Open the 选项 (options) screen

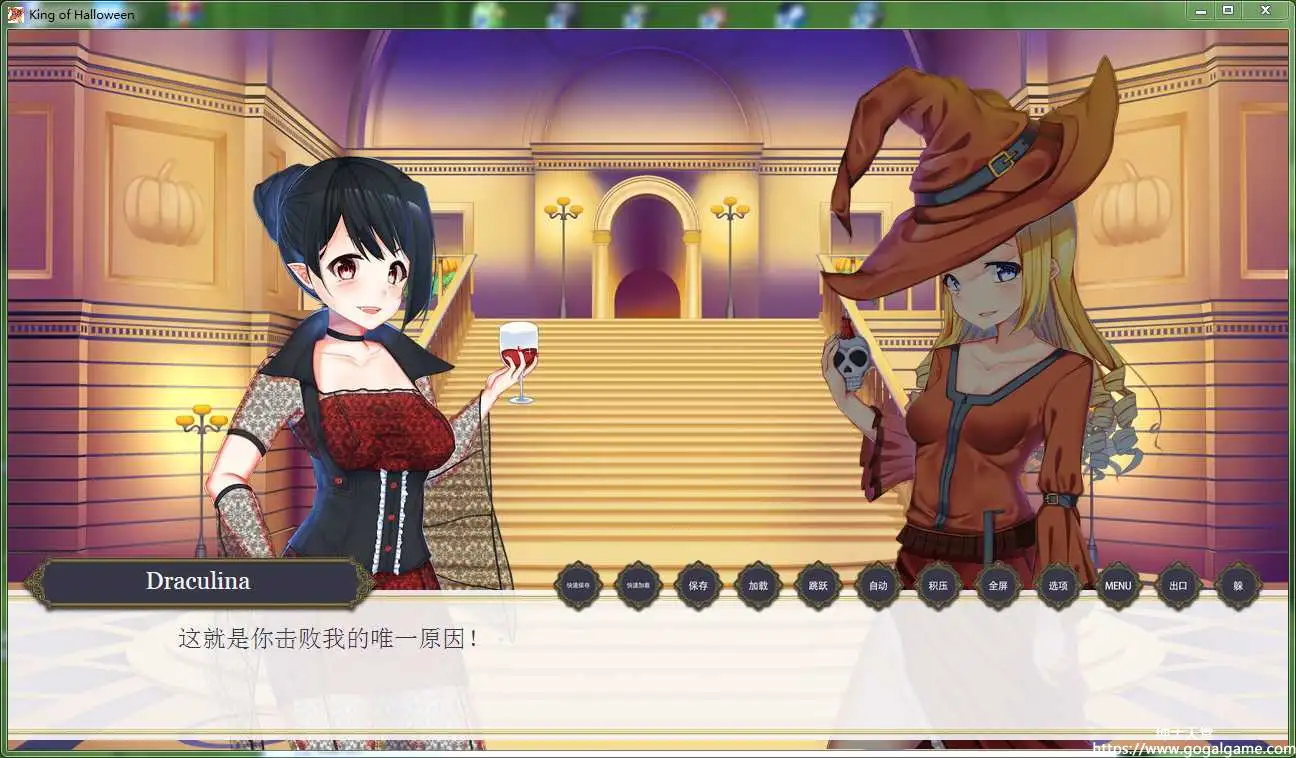coord(1057,588)
